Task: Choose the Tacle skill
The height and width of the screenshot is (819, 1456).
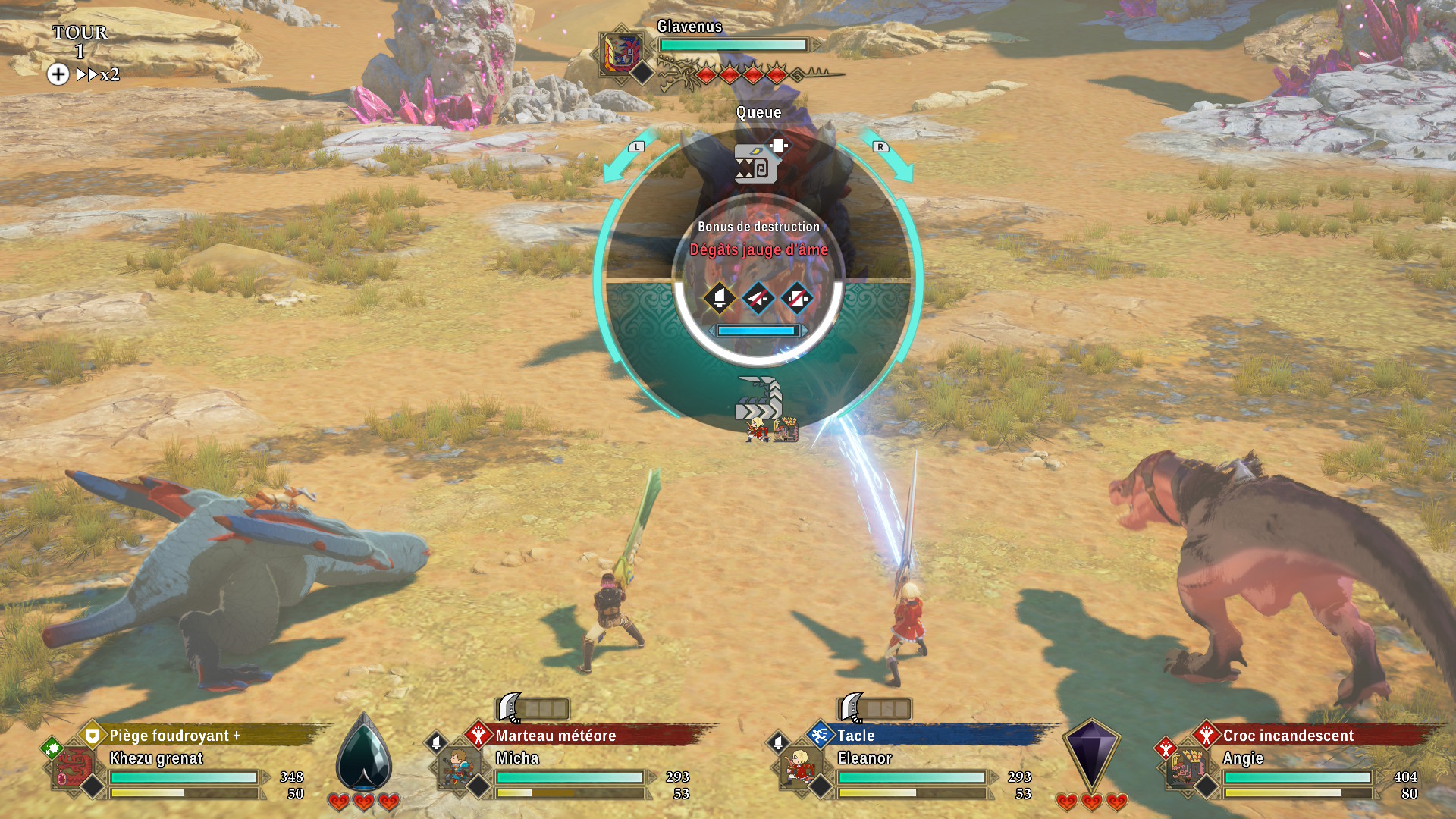Action: [x=855, y=736]
